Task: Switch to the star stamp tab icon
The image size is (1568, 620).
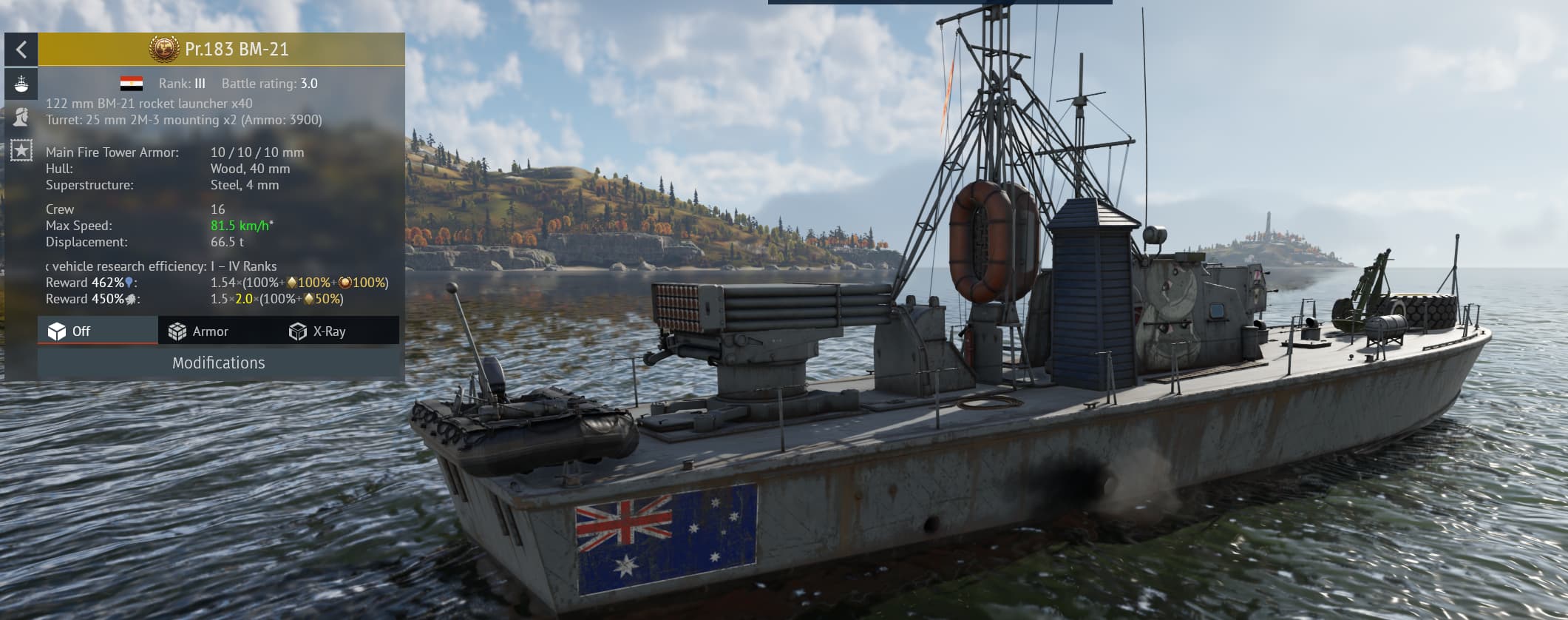Action: [21, 151]
